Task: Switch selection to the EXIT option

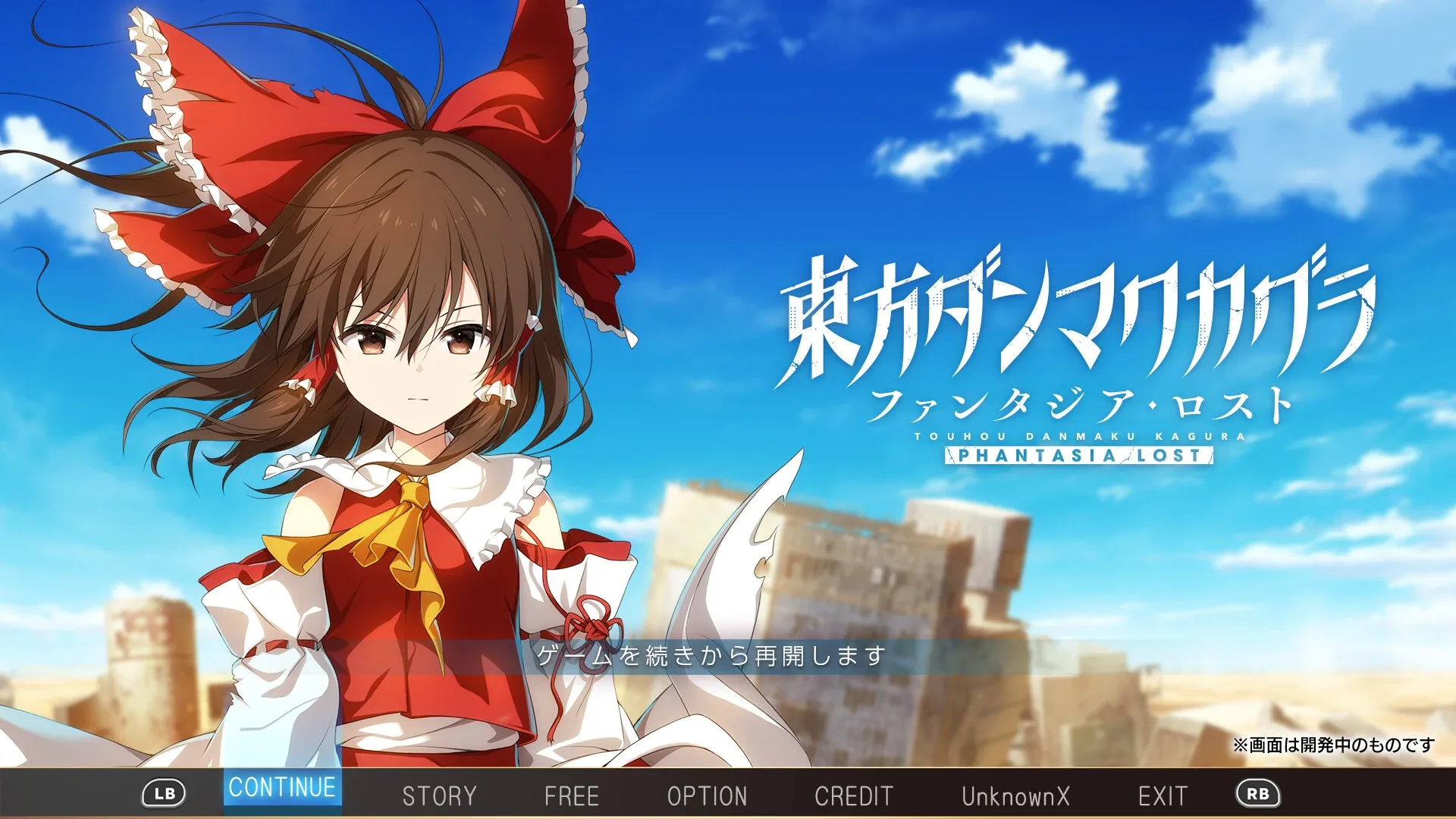Action: pos(1163,795)
